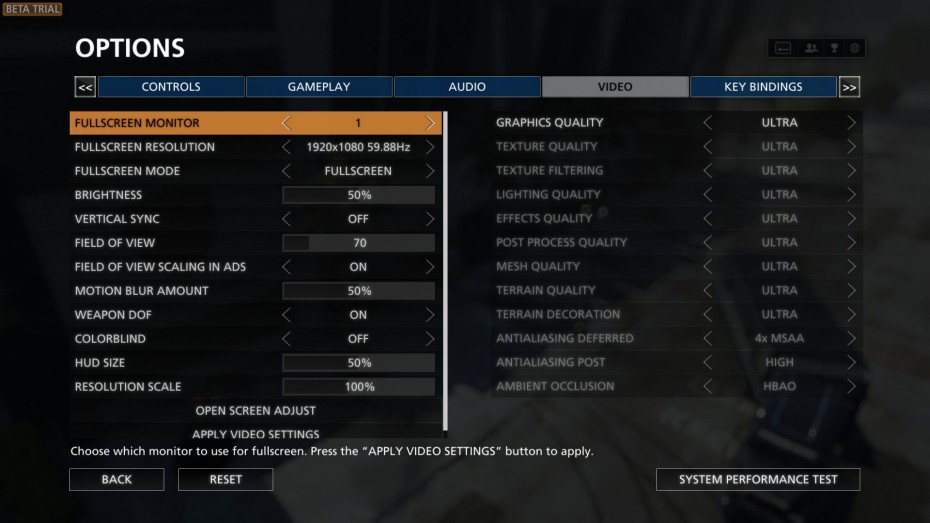Set the Field of View slider

tap(359, 243)
